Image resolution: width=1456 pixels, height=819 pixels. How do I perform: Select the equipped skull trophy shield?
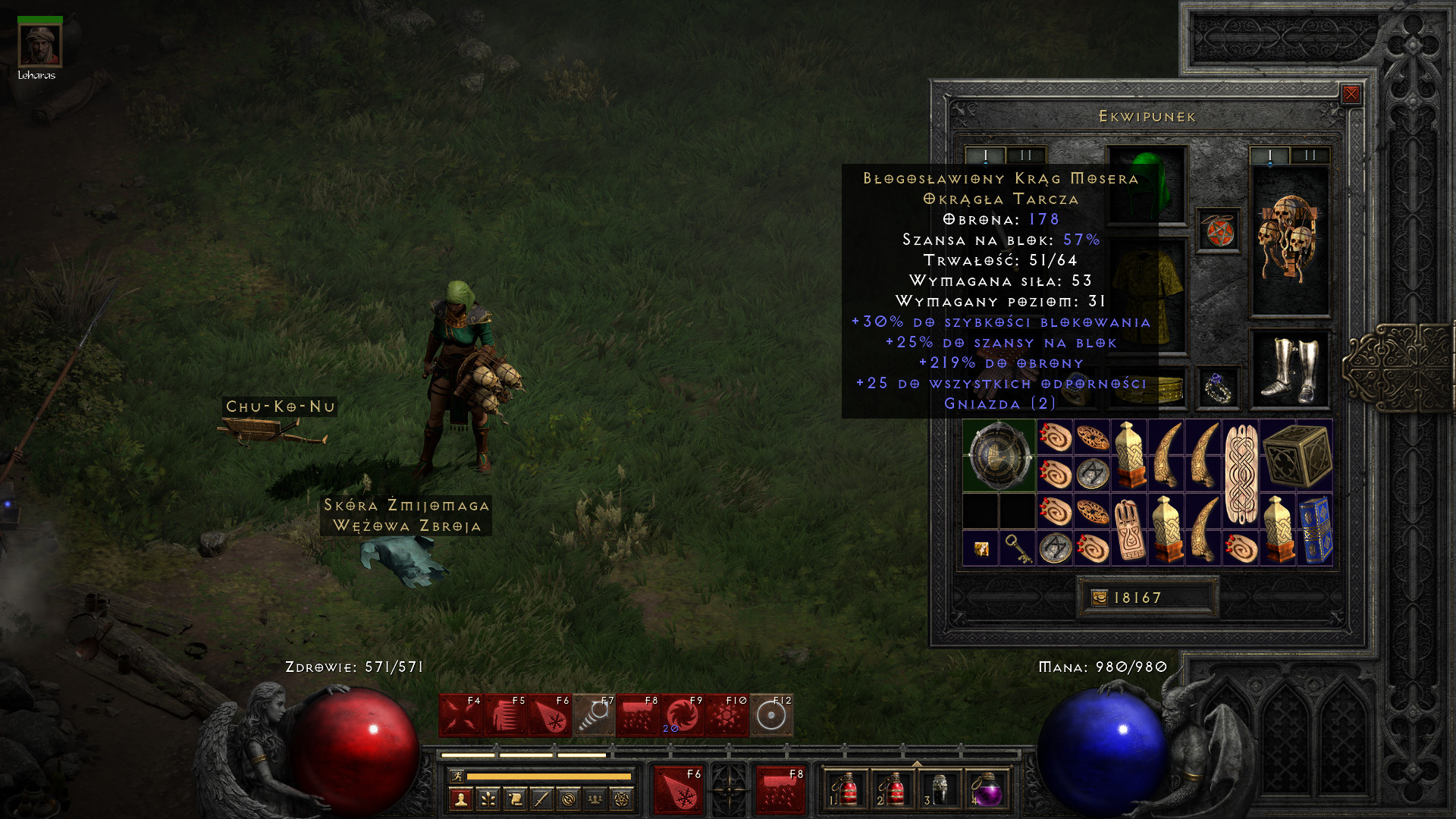(x=1289, y=239)
